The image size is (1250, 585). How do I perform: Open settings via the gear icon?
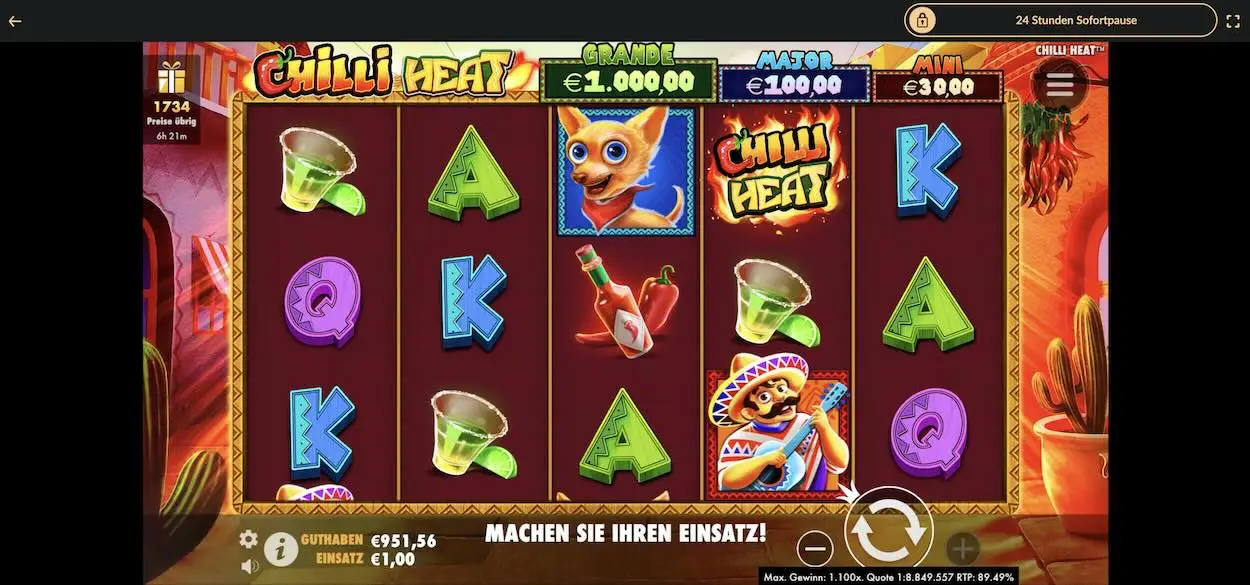(x=248, y=539)
